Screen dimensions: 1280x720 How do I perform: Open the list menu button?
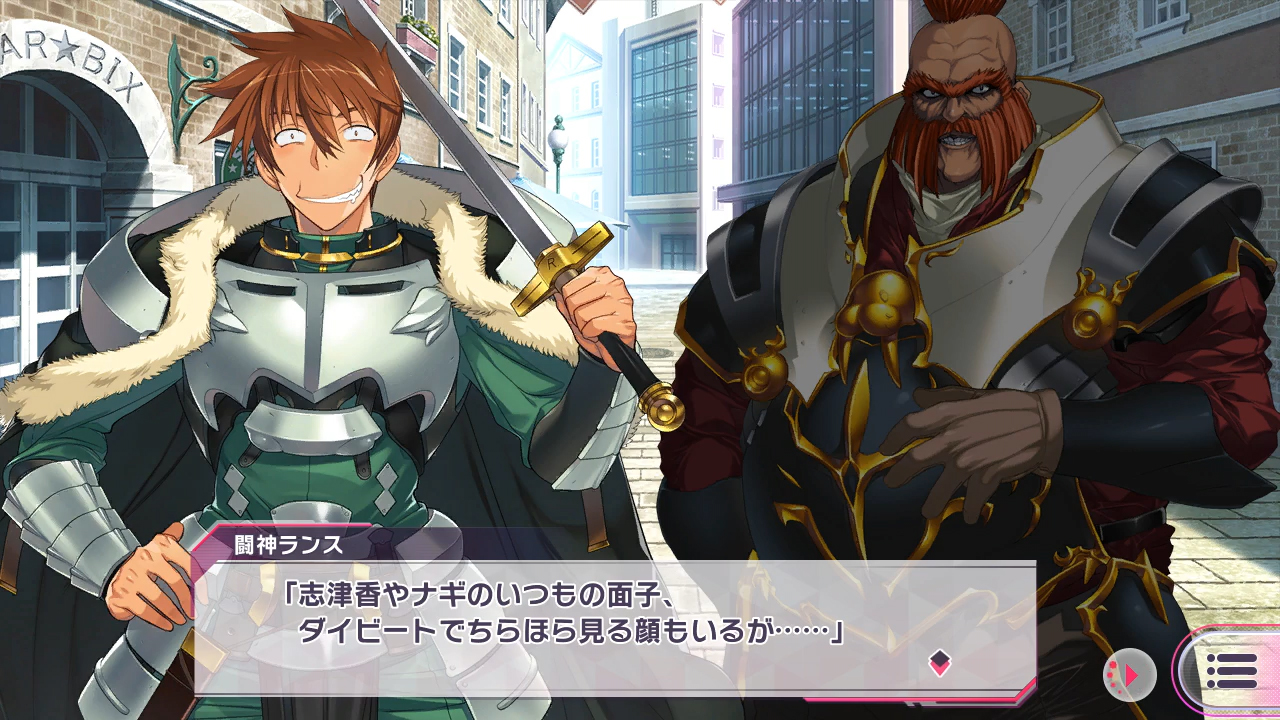pos(1232,671)
